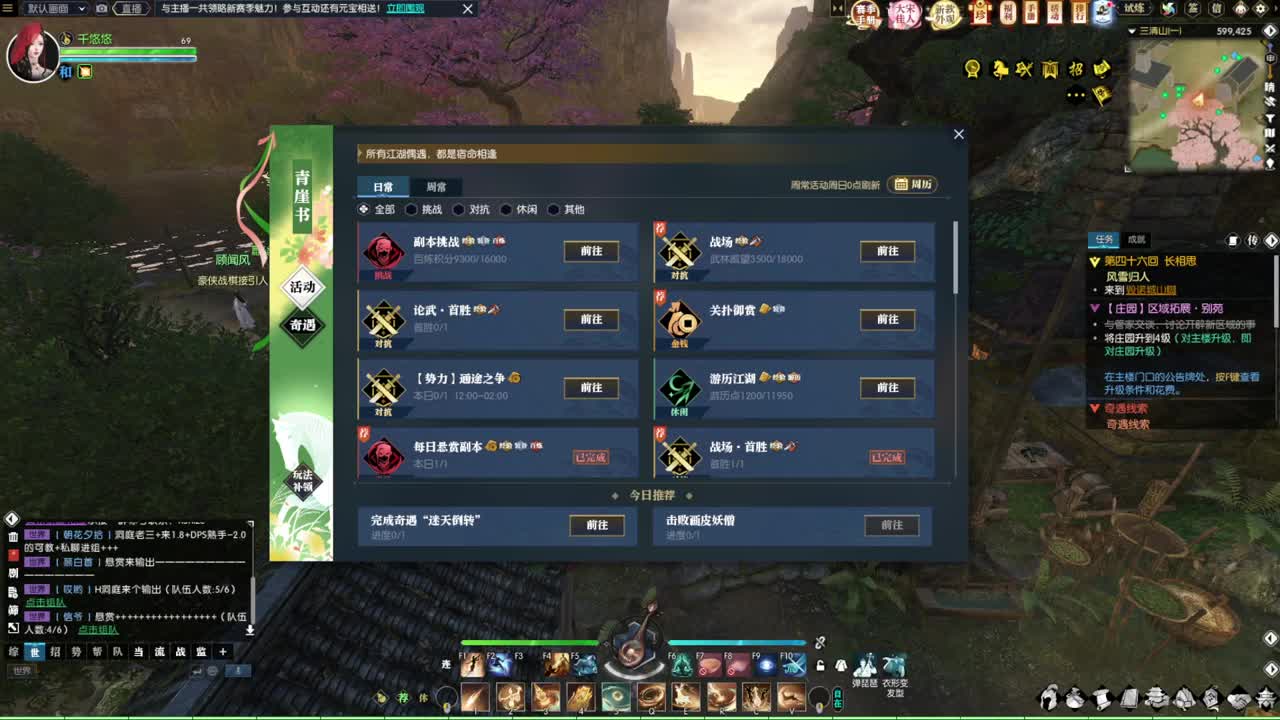This screenshot has width=1280, height=720.
Task: Select the 其他 filter radio button
Action: [554, 209]
